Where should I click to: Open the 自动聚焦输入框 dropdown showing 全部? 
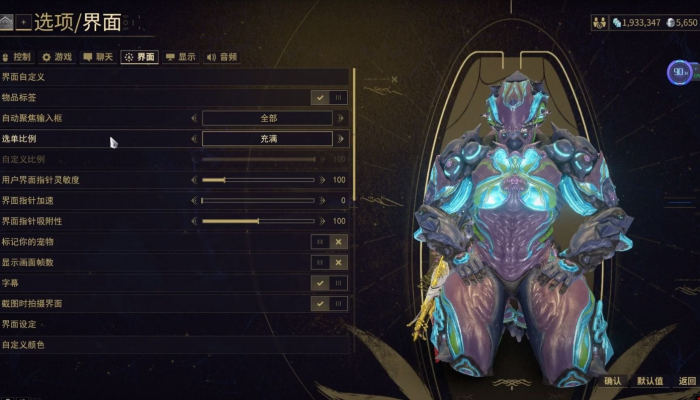[x=267, y=118]
